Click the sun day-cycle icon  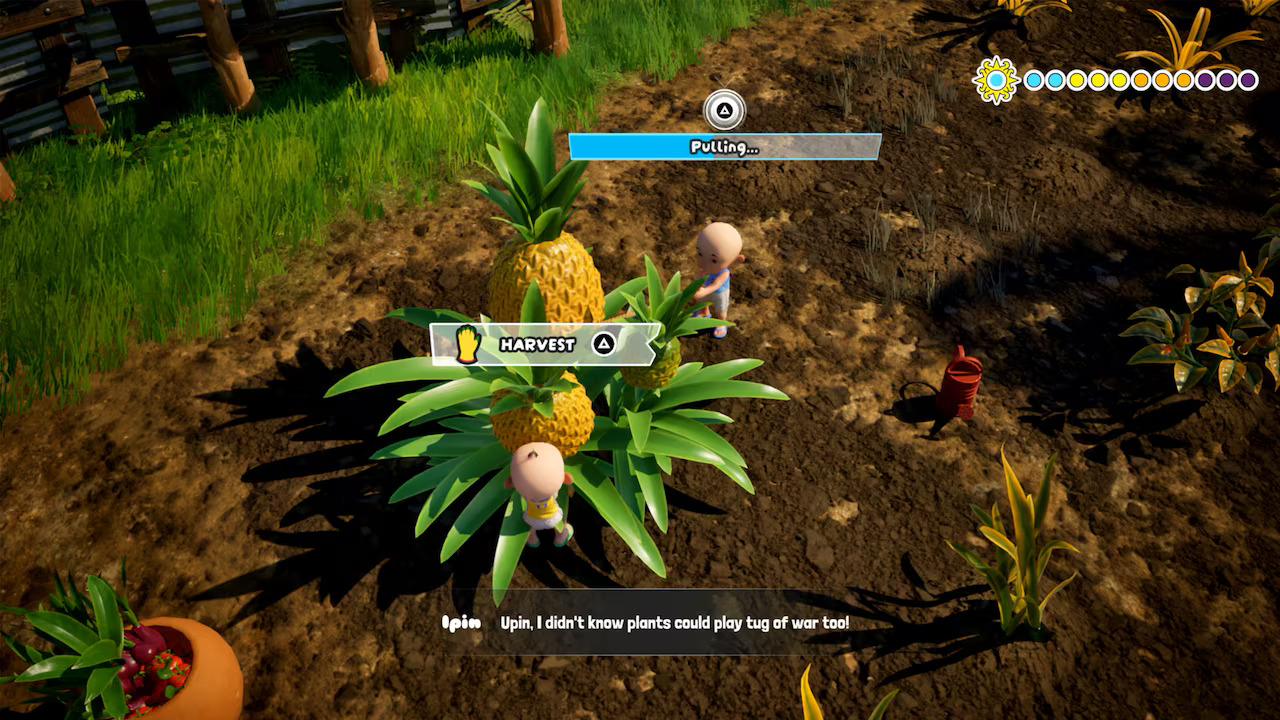pos(996,79)
